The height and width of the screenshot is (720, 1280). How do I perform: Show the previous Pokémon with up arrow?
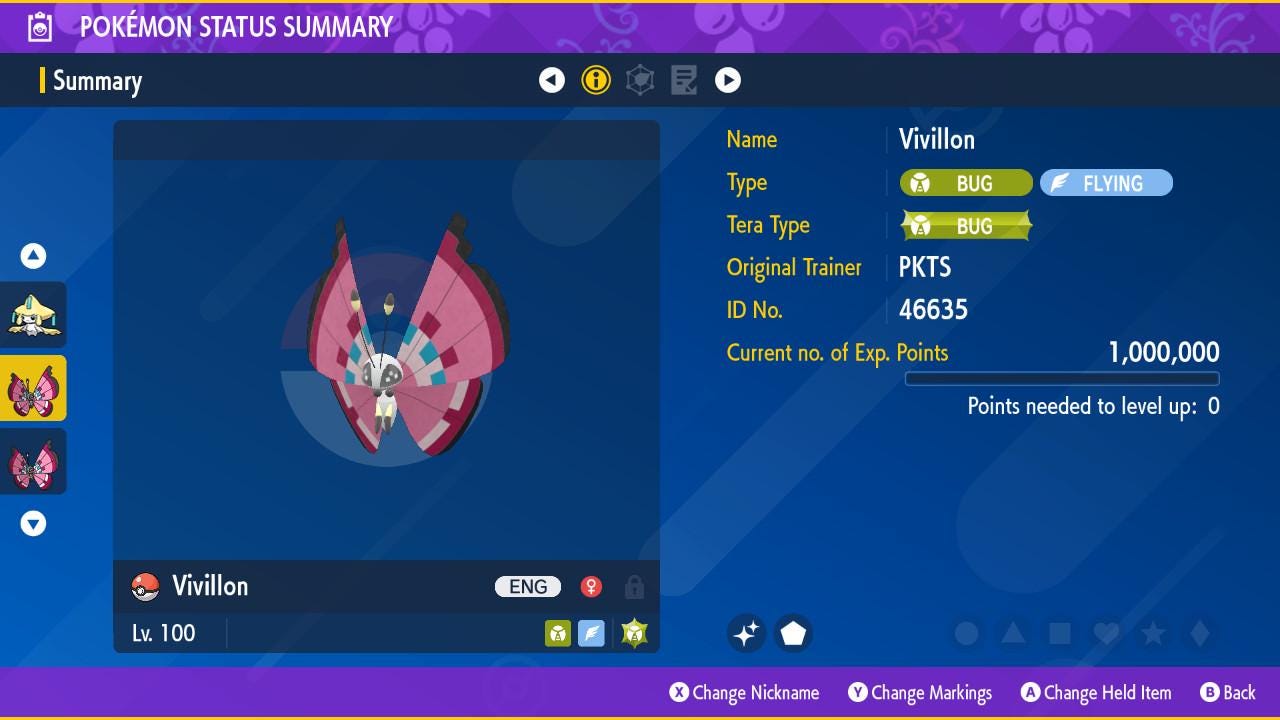coord(34,256)
